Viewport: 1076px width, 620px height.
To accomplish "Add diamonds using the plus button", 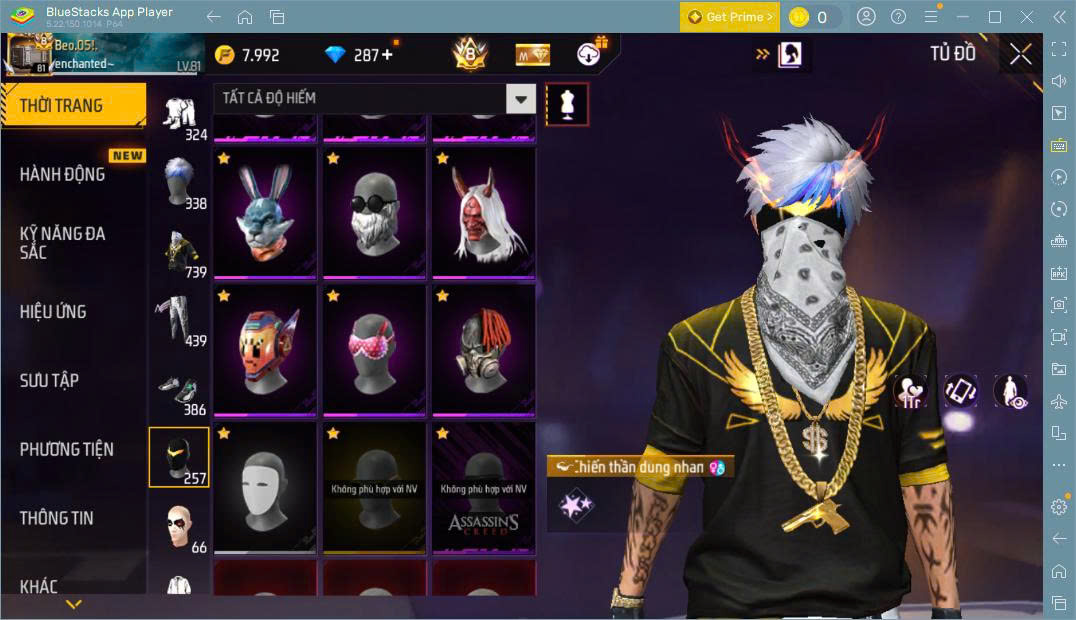I will tap(387, 55).
